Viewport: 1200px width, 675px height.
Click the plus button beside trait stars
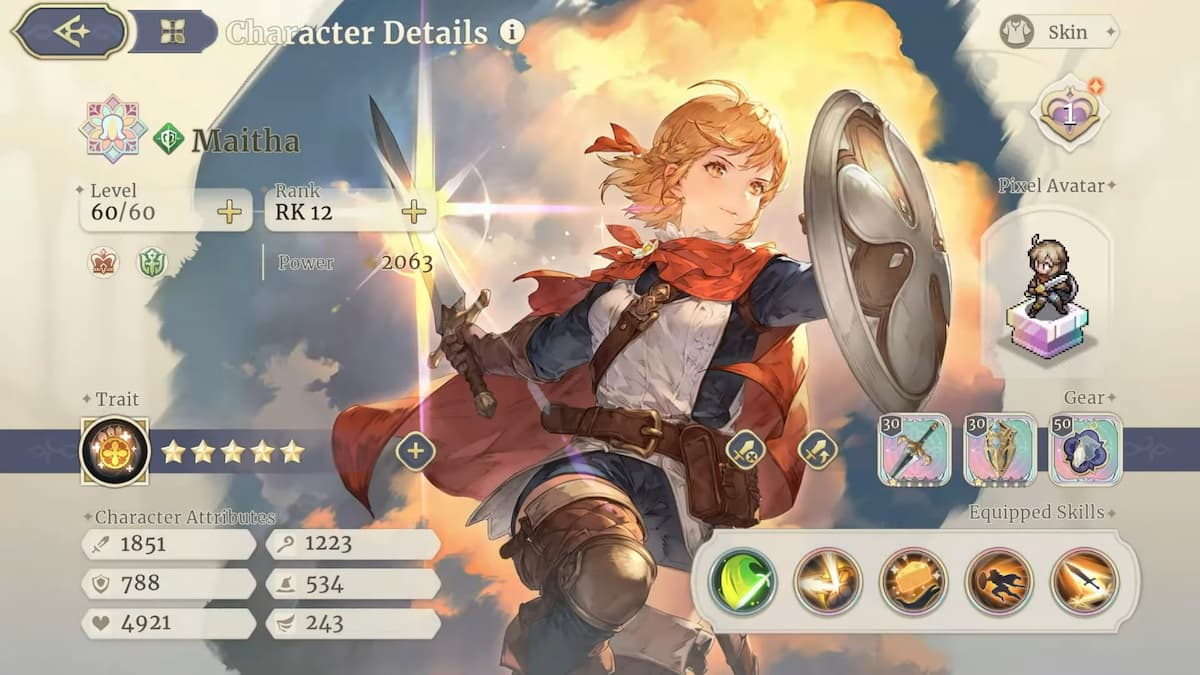[415, 451]
